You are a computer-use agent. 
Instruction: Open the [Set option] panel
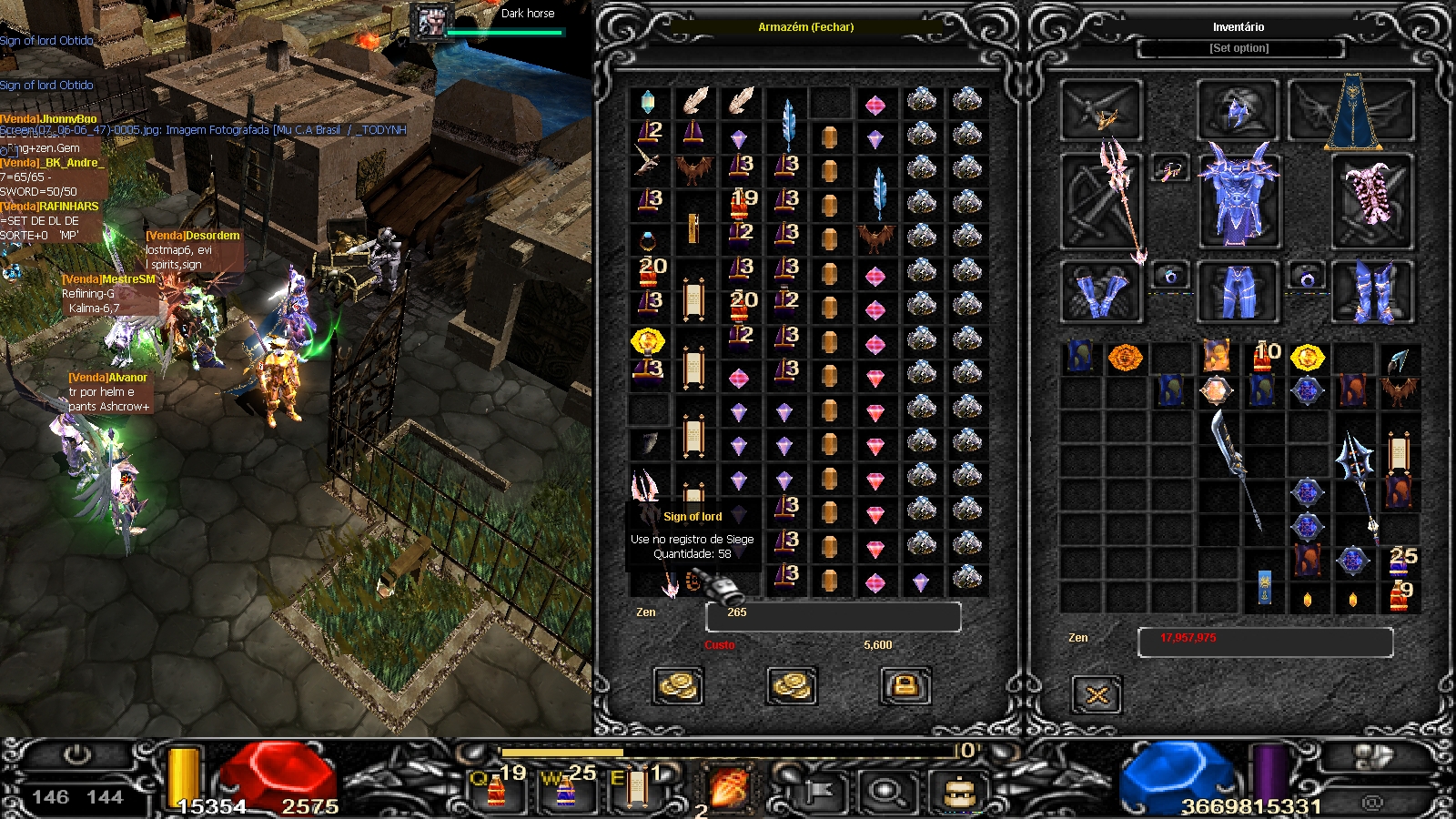pyautogui.click(x=1239, y=48)
